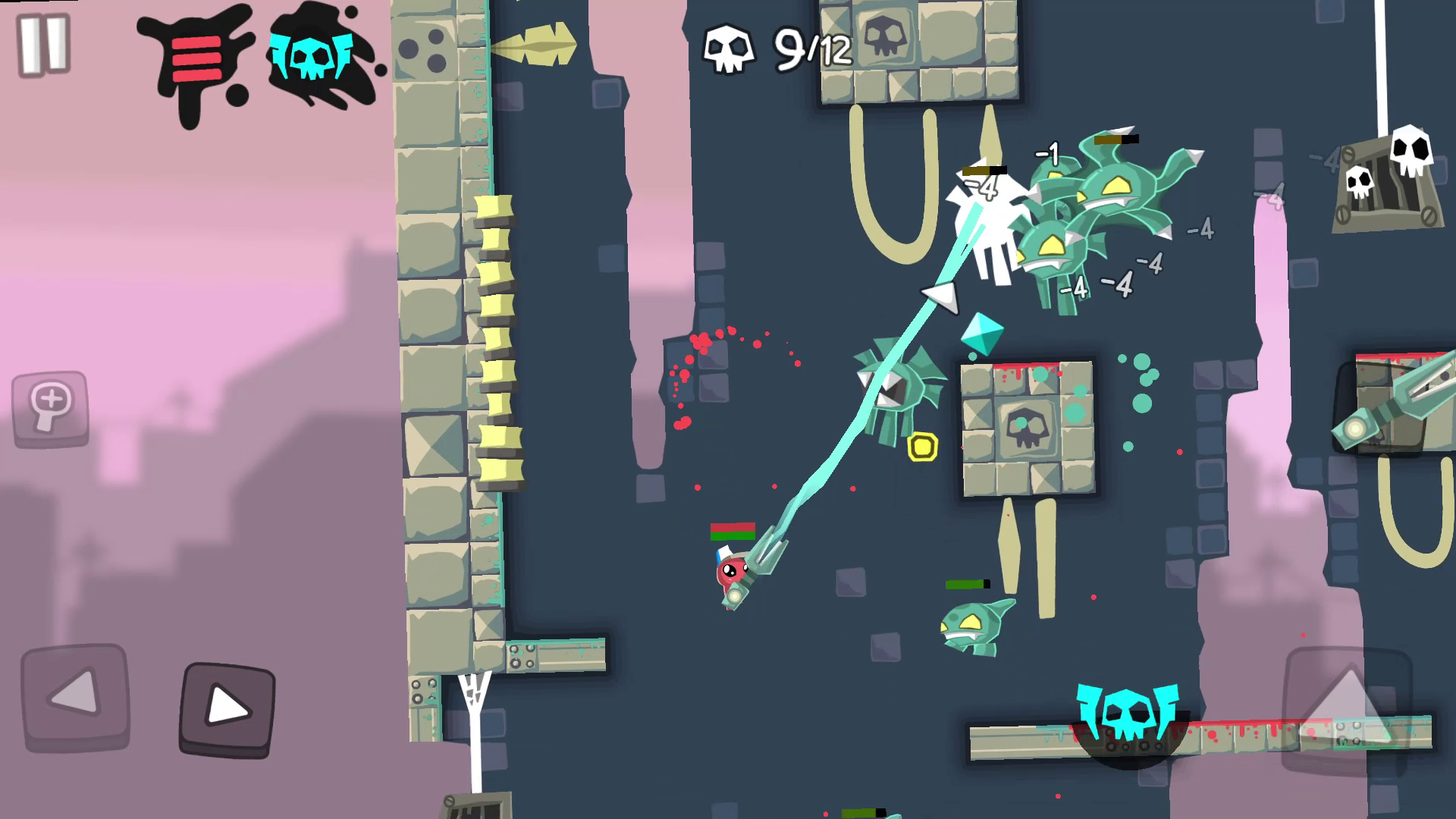Tap the magnifier zoom button
The height and width of the screenshot is (819, 1456).
50,408
